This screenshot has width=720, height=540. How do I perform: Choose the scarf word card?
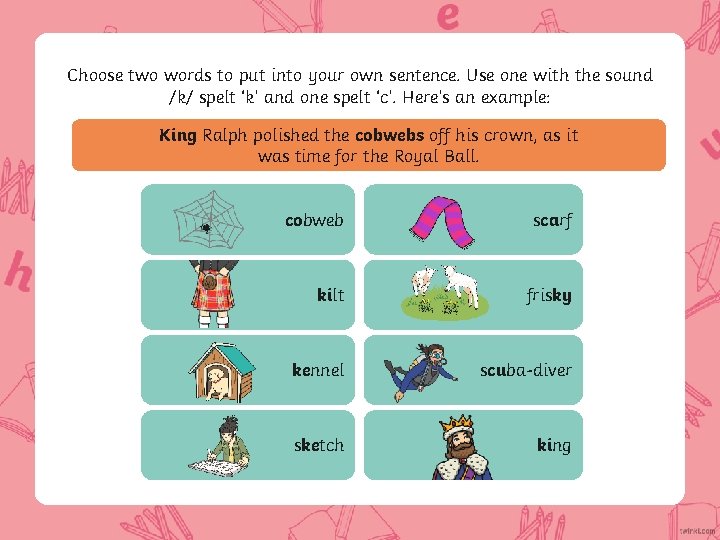tap(472, 219)
